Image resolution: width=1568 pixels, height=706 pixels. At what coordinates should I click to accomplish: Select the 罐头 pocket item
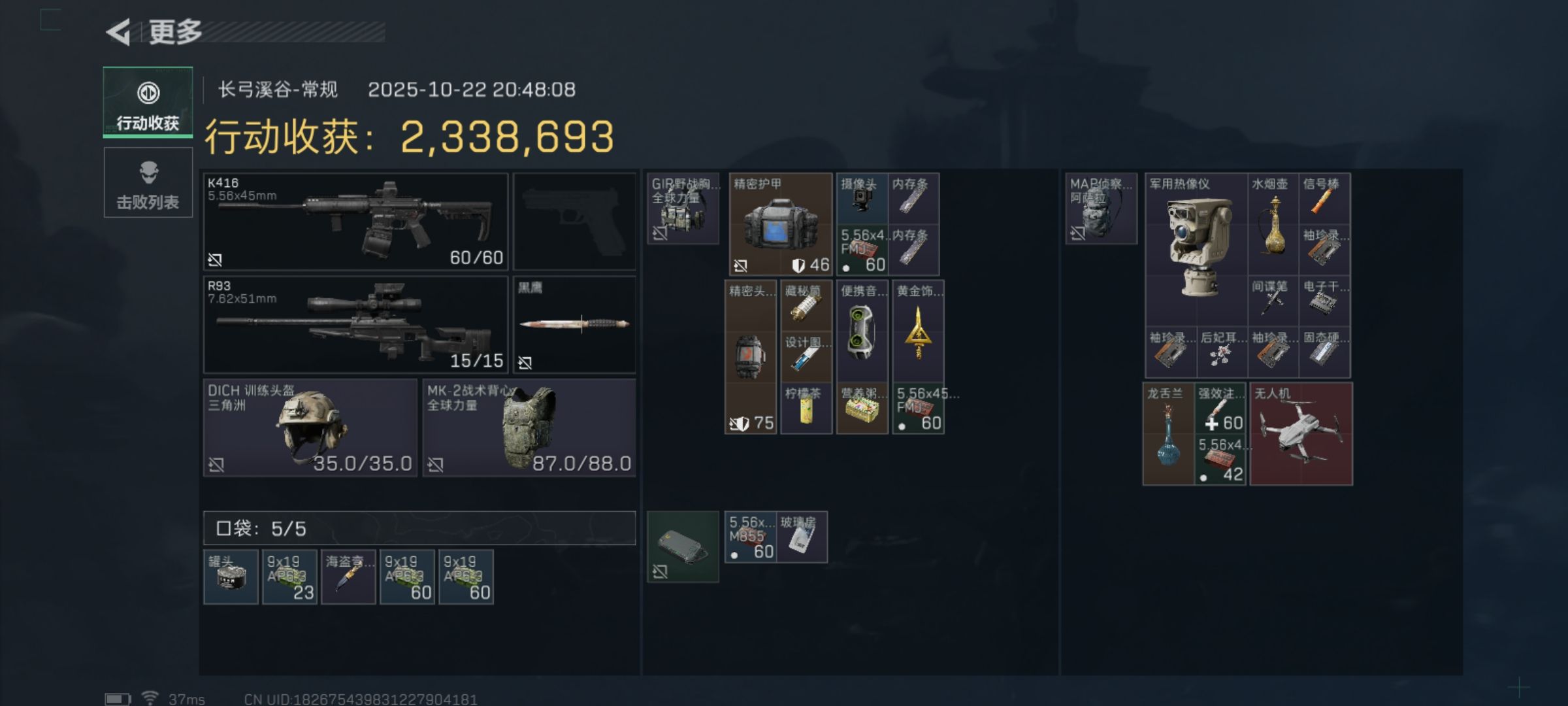231,577
